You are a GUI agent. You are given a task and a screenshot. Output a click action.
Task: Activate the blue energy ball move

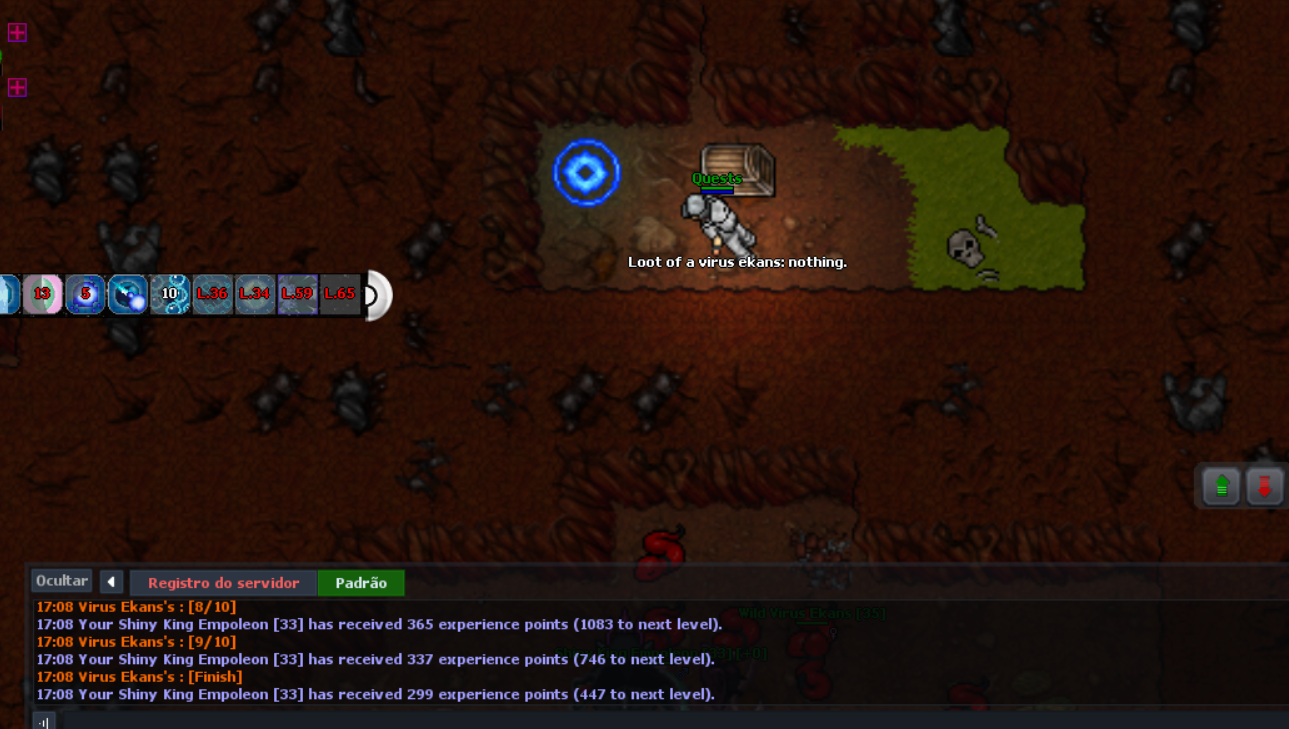click(x=128, y=295)
